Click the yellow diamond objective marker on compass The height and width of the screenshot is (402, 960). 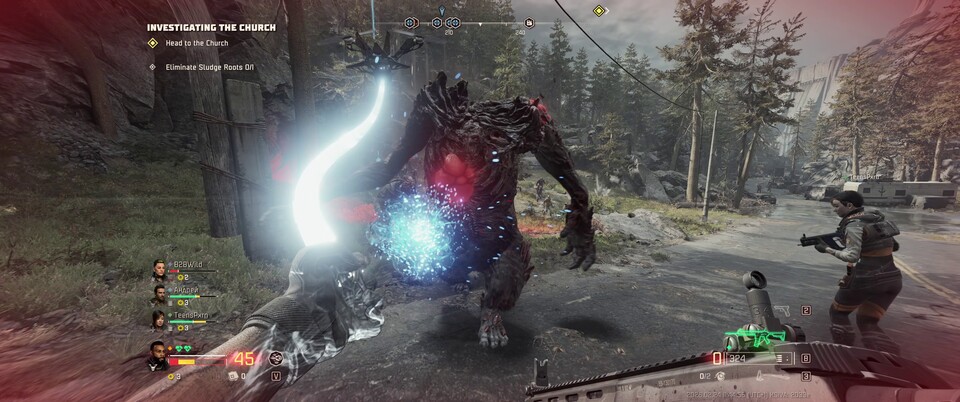point(599,11)
